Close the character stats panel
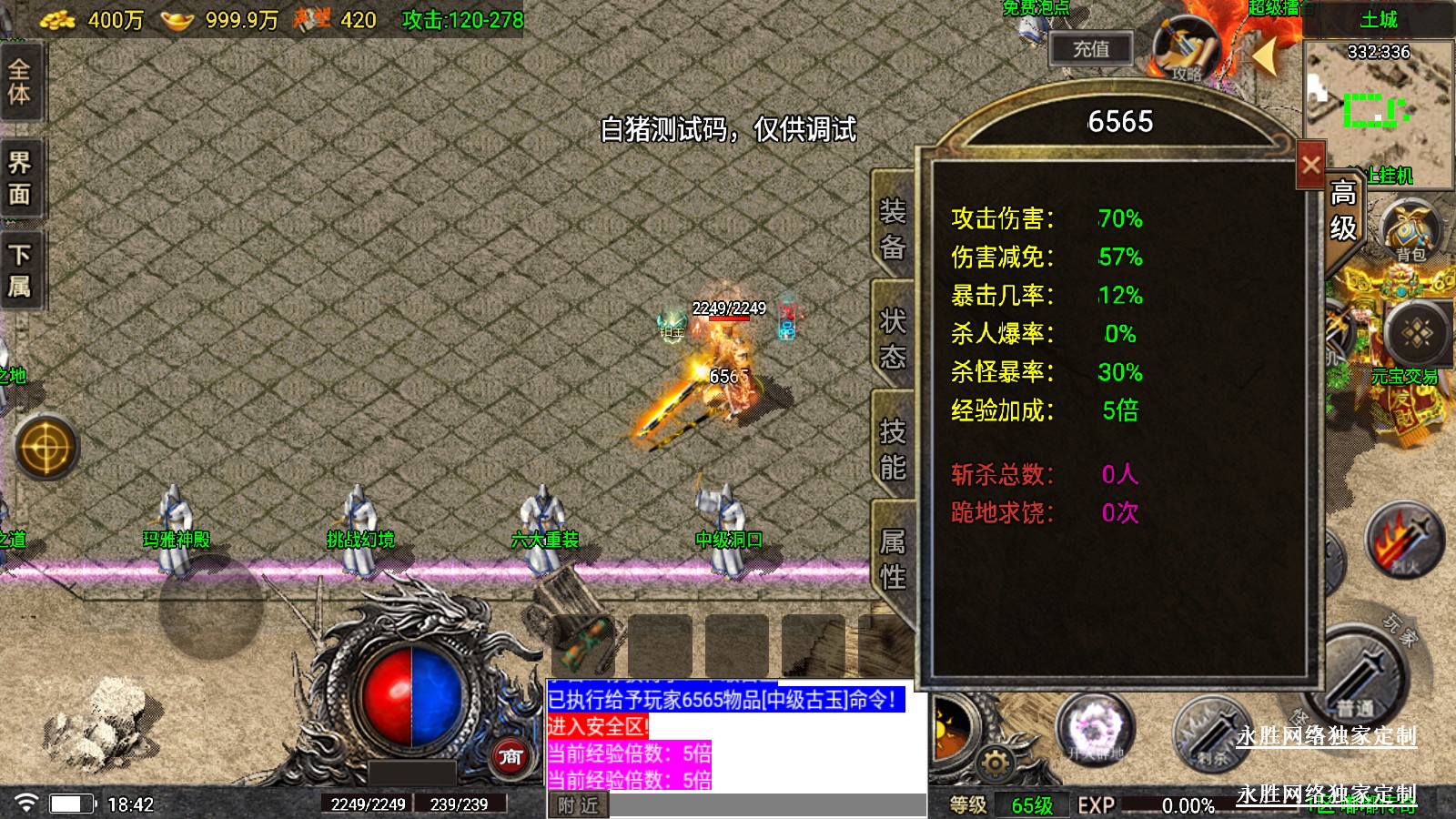Image resolution: width=1456 pixels, height=819 pixels. click(1310, 165)
